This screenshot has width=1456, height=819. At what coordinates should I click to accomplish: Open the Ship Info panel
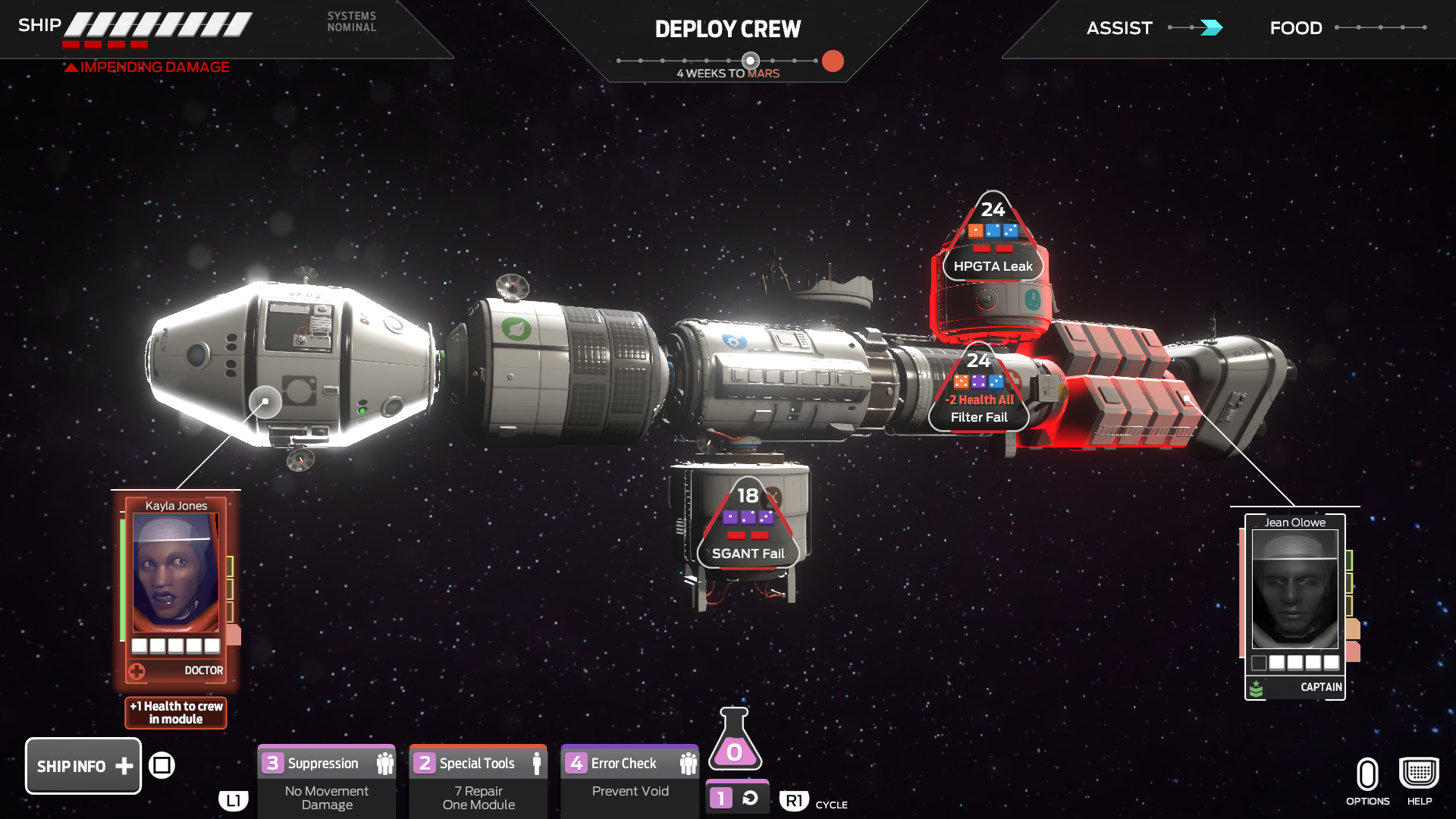pos(82,766)
